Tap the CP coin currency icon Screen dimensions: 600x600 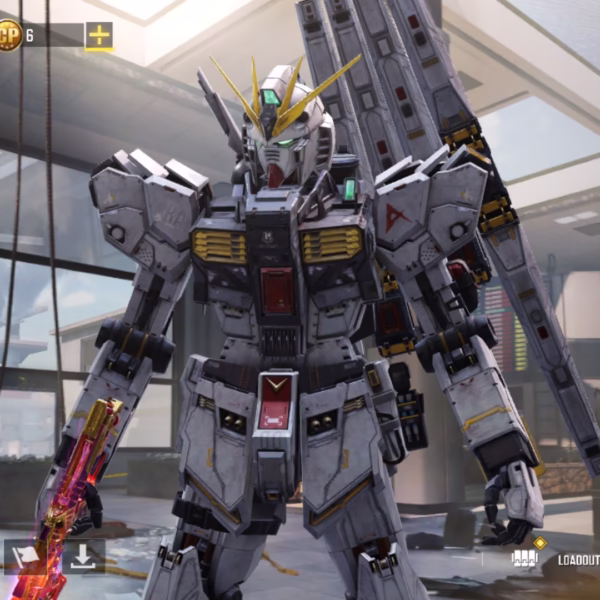point(9,36)
